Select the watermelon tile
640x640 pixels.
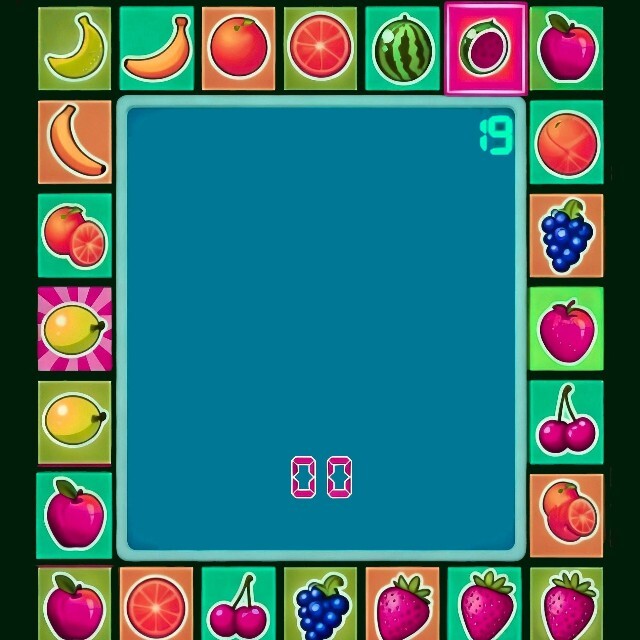point(402,48)
